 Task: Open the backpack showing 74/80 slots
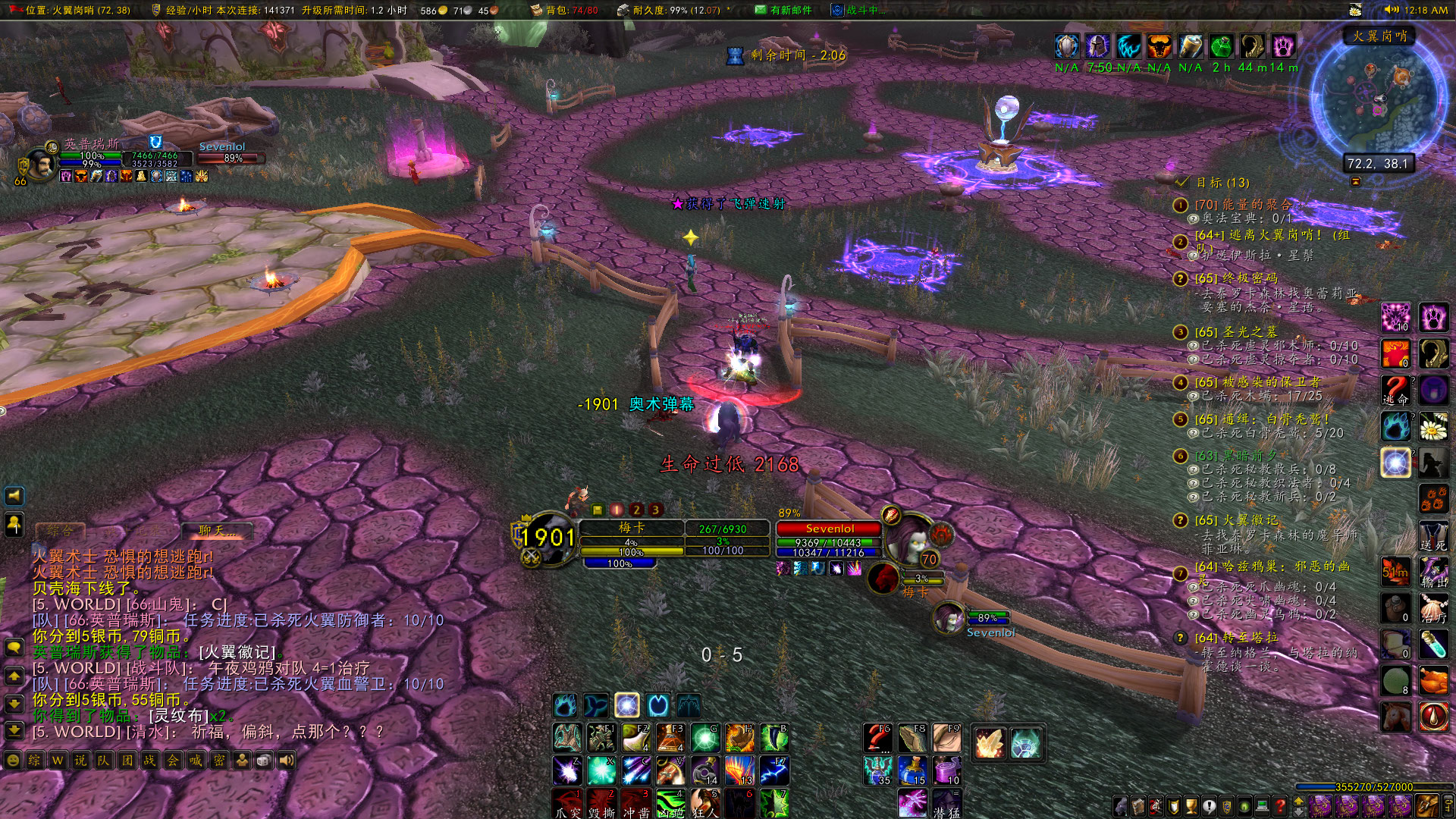tap(536, 11)
